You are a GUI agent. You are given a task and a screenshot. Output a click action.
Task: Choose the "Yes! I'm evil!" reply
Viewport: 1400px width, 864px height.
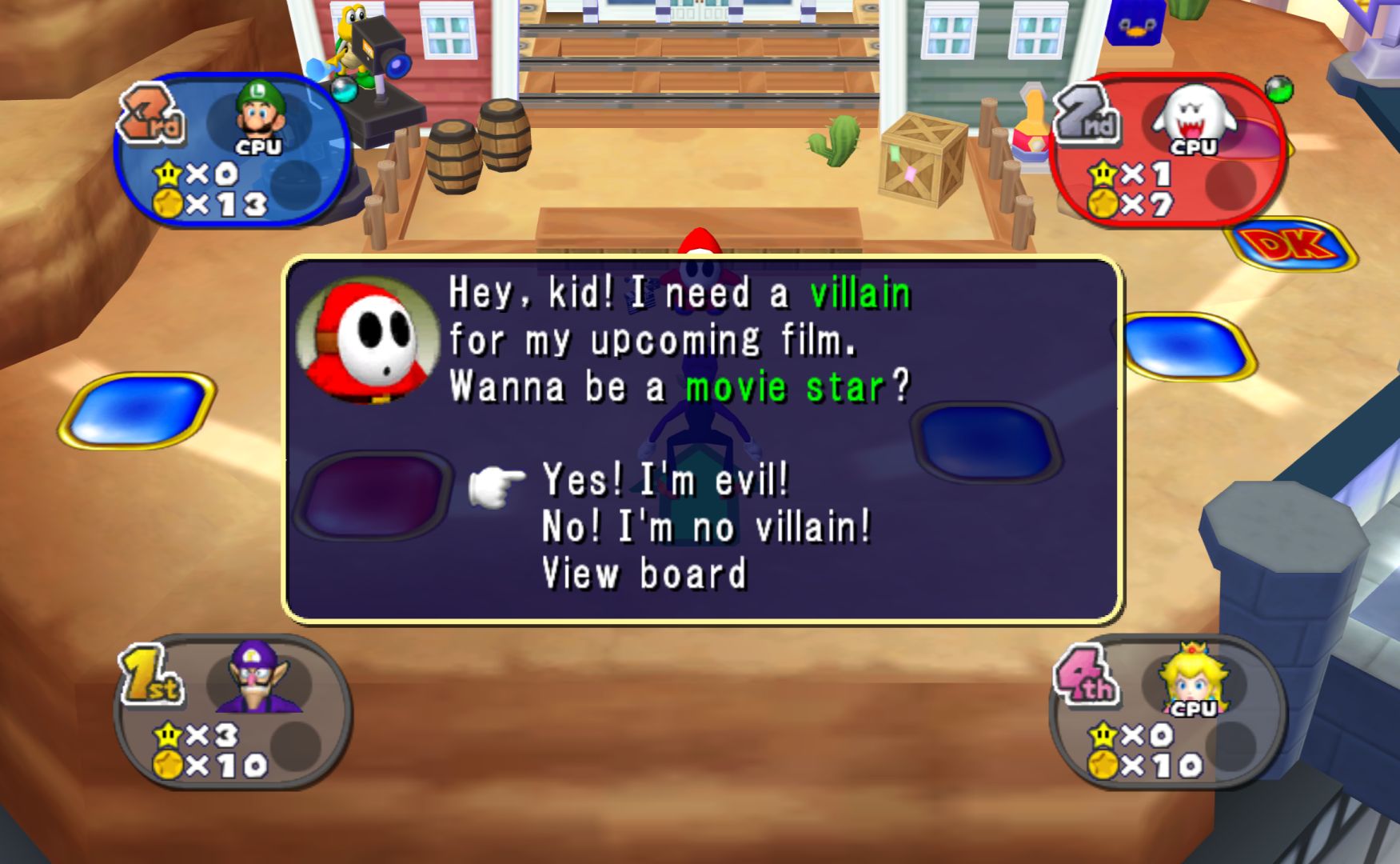pyautogui.click(x=665, y=480)
